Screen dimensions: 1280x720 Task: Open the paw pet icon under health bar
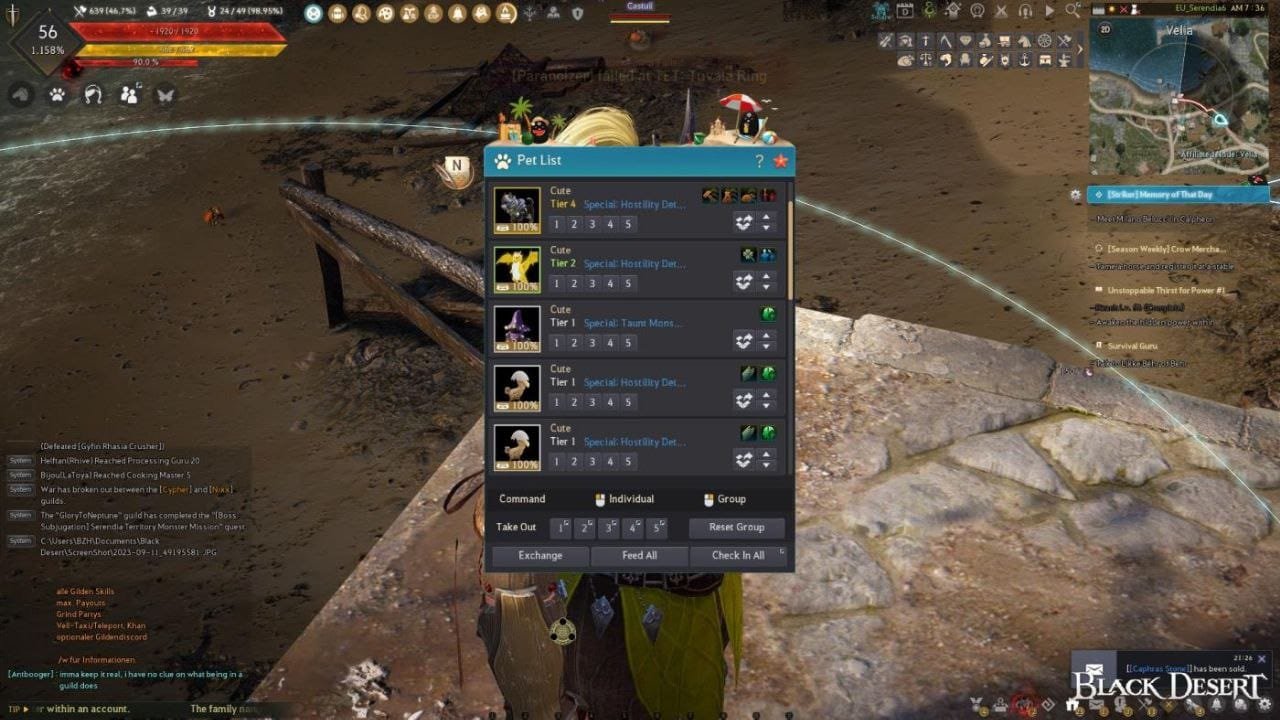(x=57, y=95)
